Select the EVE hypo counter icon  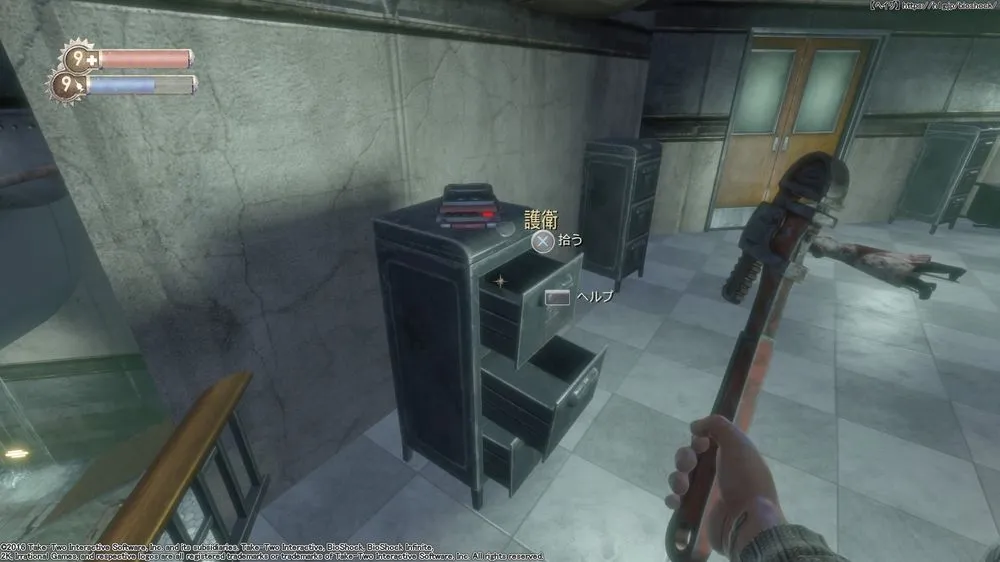pos(69,86)
